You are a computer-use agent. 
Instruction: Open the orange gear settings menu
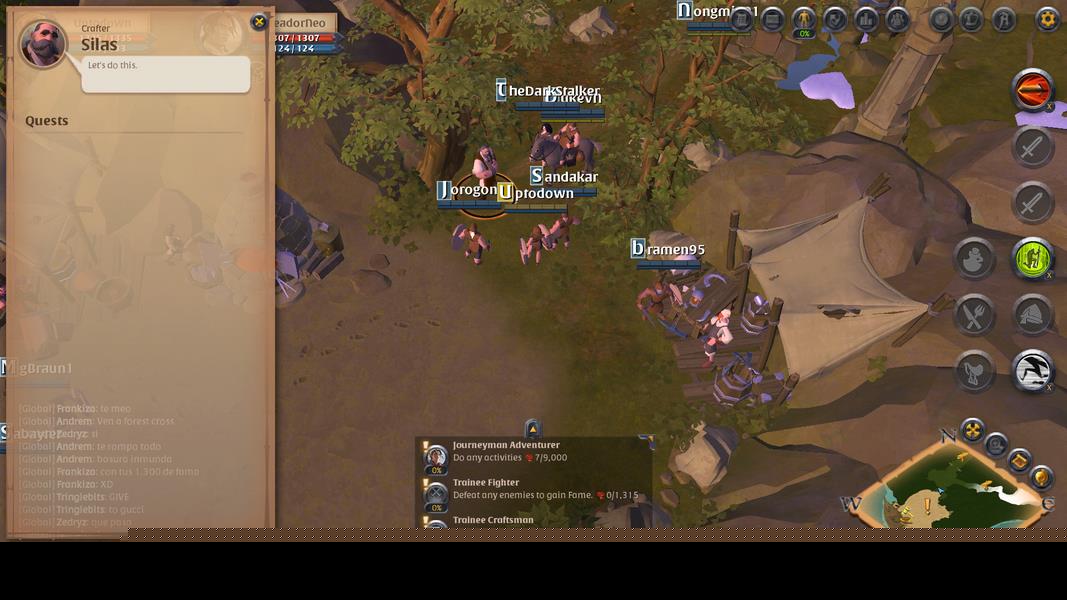tap(1047, 19)
